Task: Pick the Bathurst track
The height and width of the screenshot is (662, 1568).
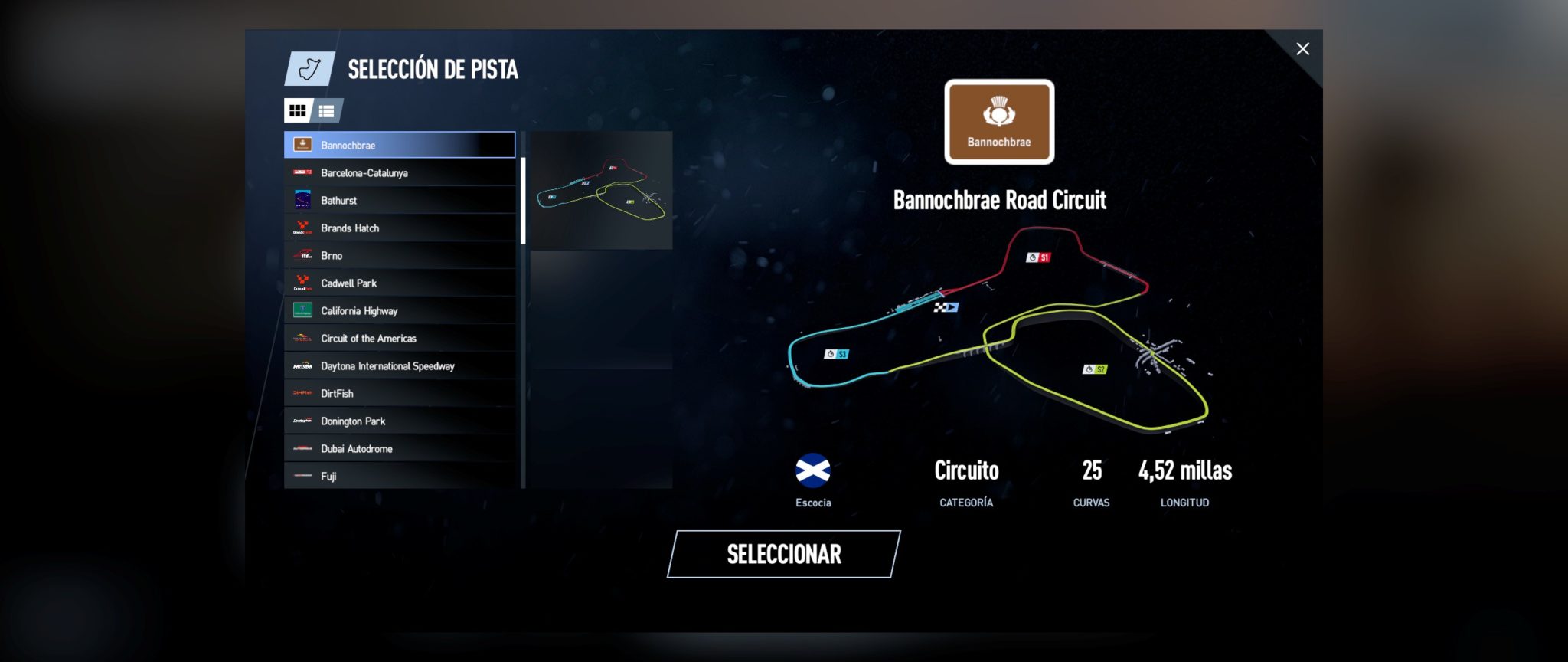Action: (399, 201)
